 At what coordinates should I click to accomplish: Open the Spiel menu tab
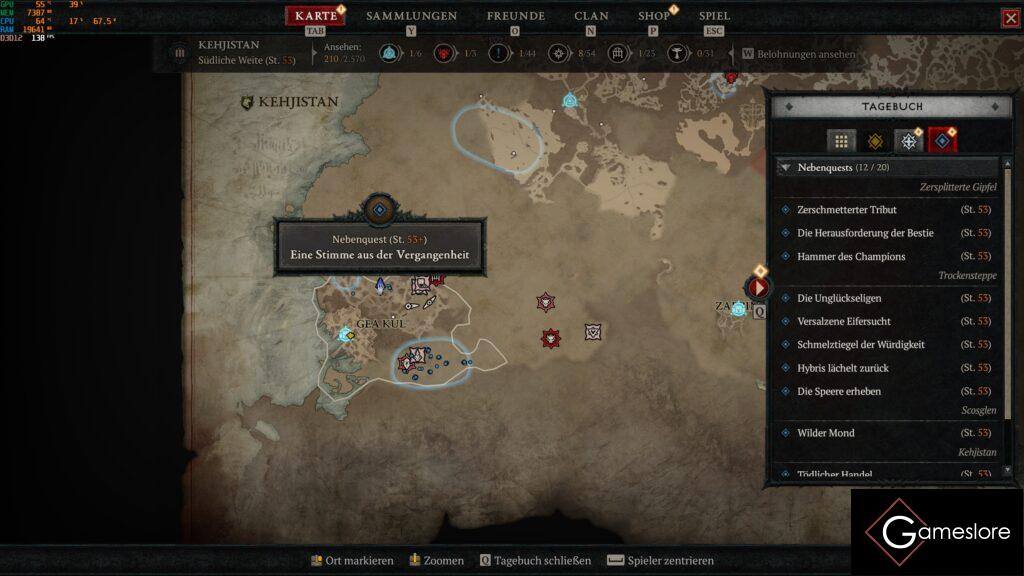pos(714,16)
